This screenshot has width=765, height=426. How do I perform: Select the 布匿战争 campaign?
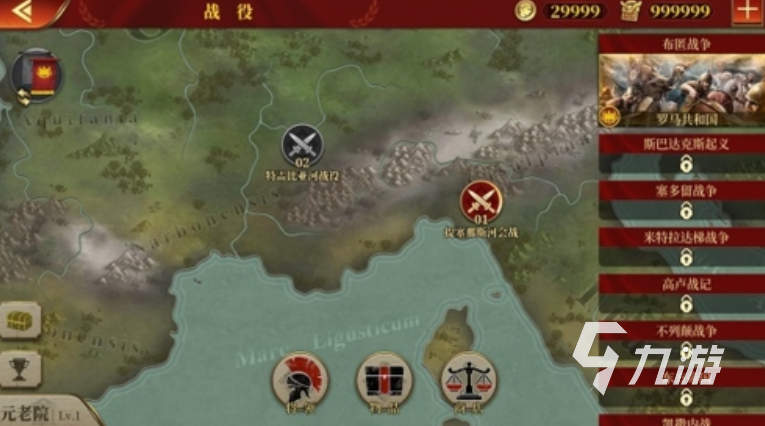tap(681, 43)
